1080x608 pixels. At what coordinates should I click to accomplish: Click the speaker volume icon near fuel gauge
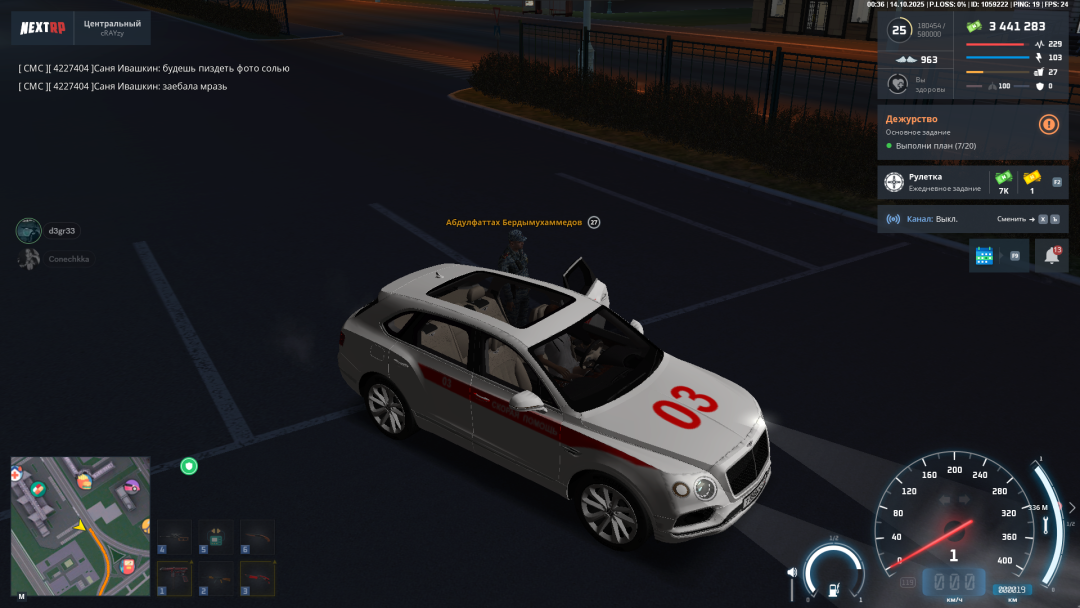[x=793, y=573]
